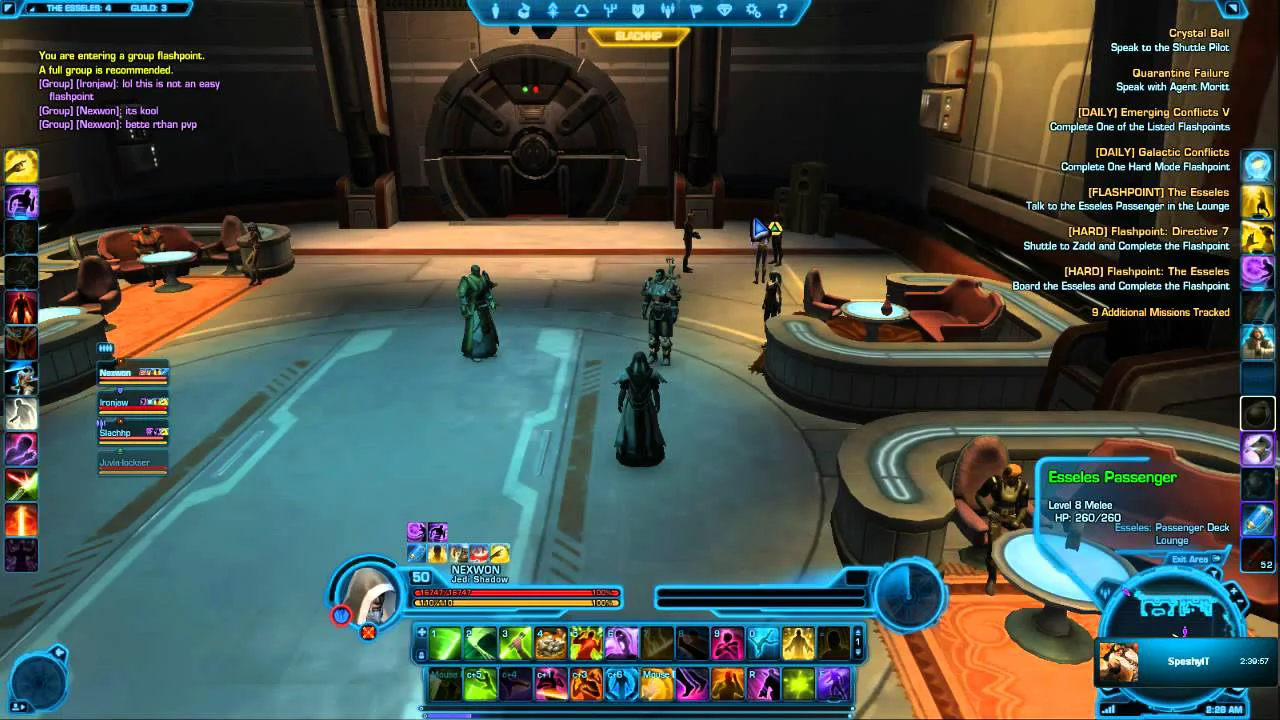Image resolution: width=1280 pixels, height=720 pixels.
Task: Open the gear-shaped preferences menu
Action: click(753, 11)
